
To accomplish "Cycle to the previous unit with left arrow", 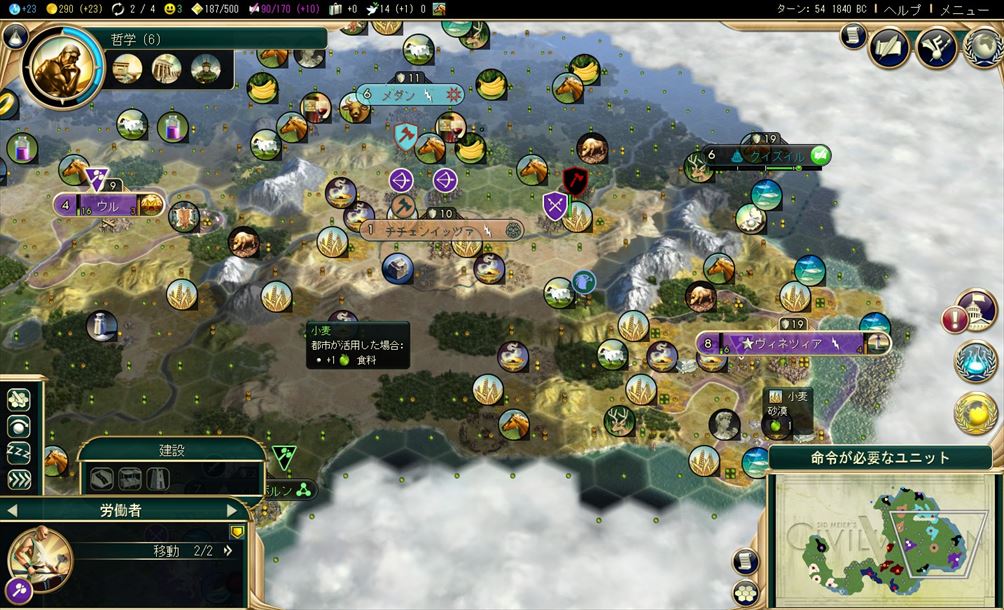I will point(11,510).
